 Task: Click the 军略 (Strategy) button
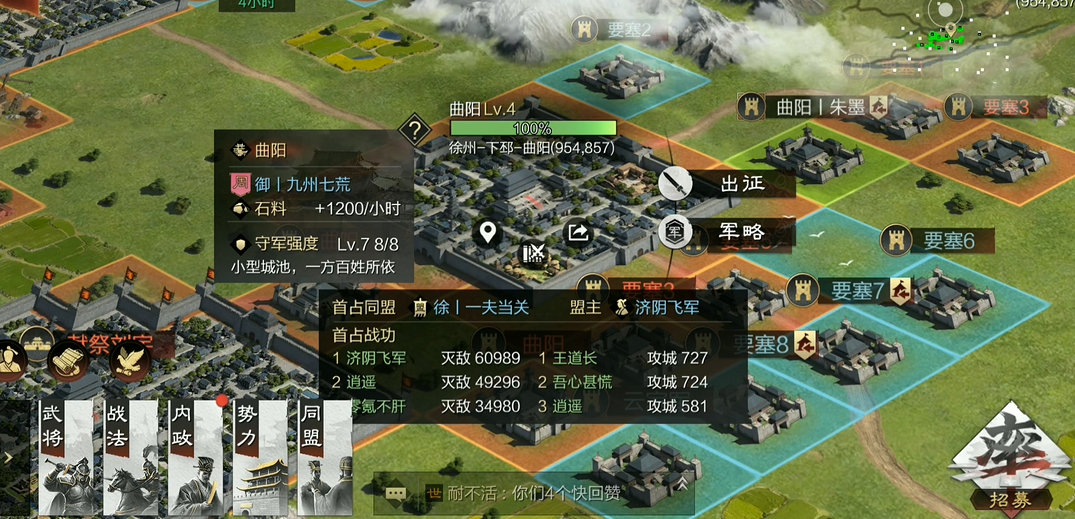click(x=728, y=232)
